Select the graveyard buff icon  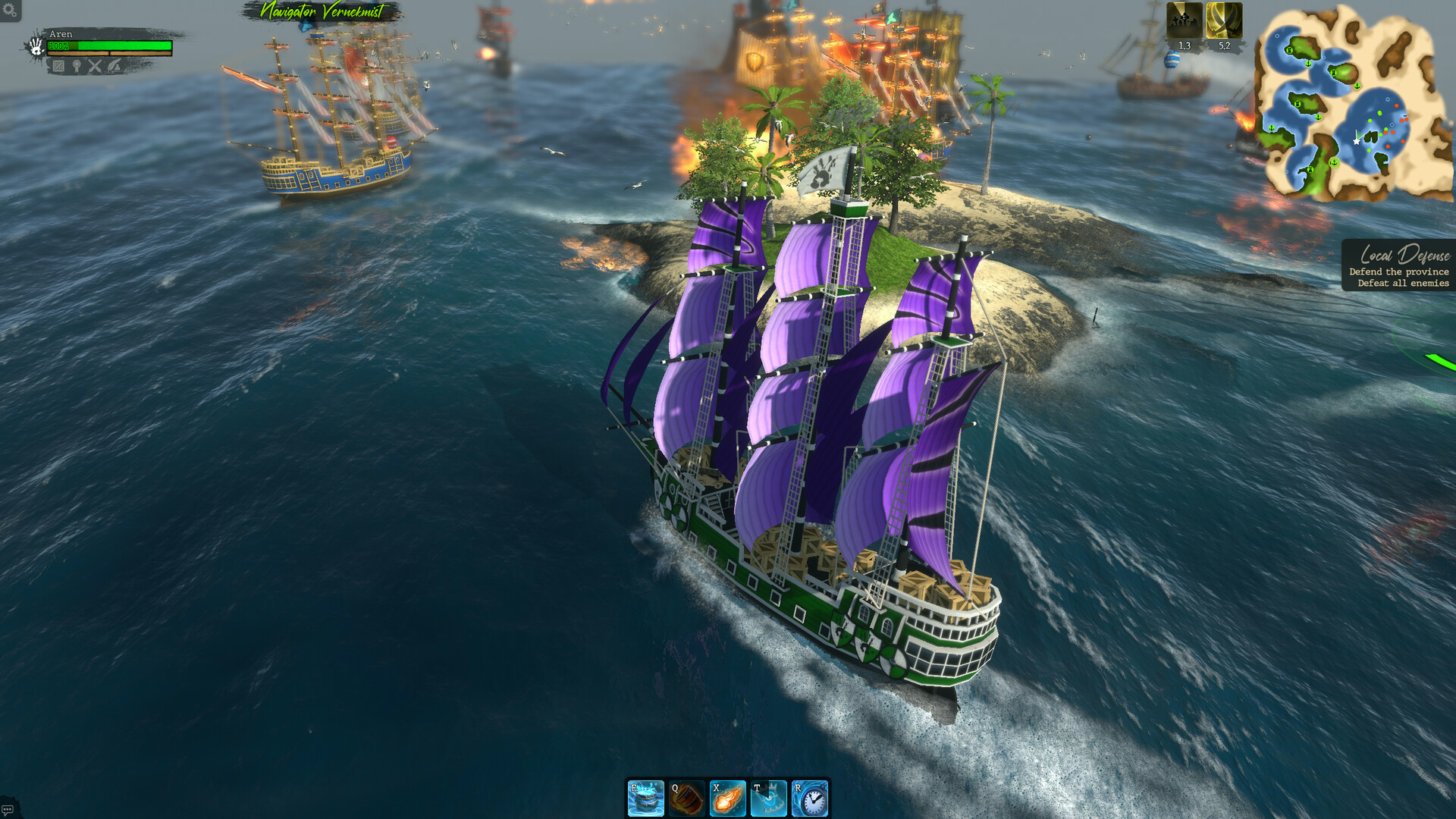coord(1184,20)
